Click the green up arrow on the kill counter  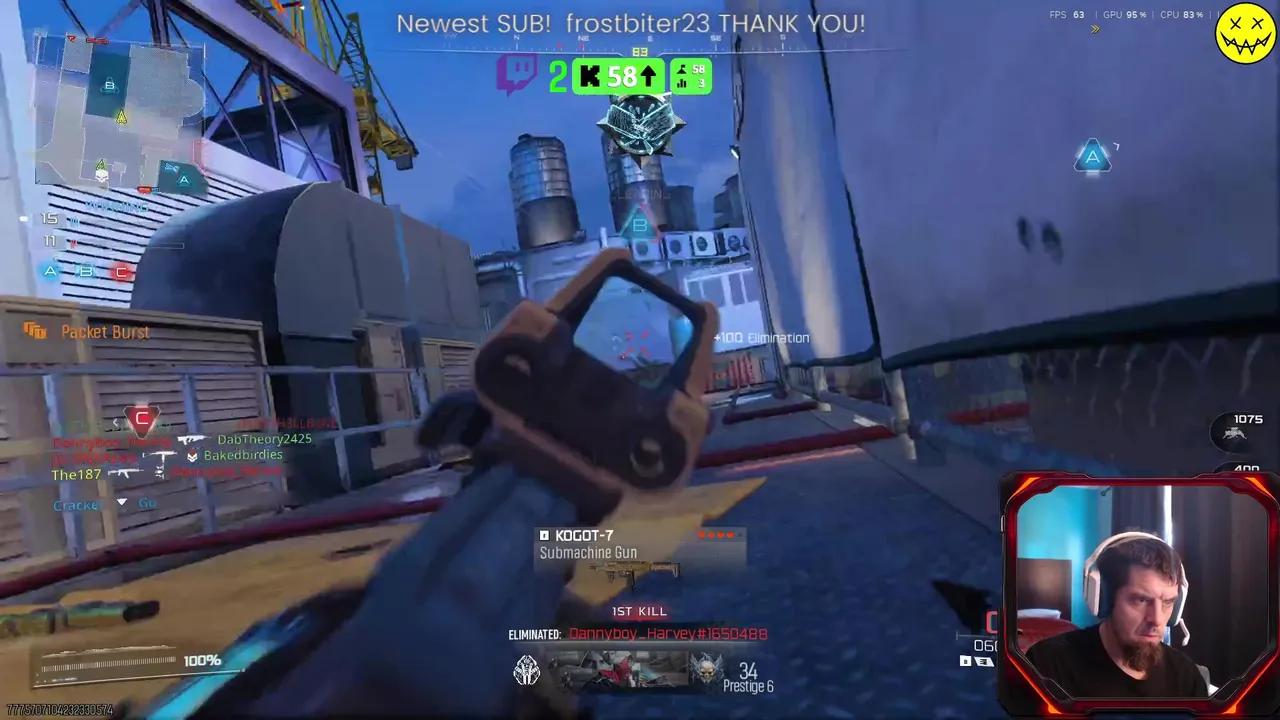(650, 76)
